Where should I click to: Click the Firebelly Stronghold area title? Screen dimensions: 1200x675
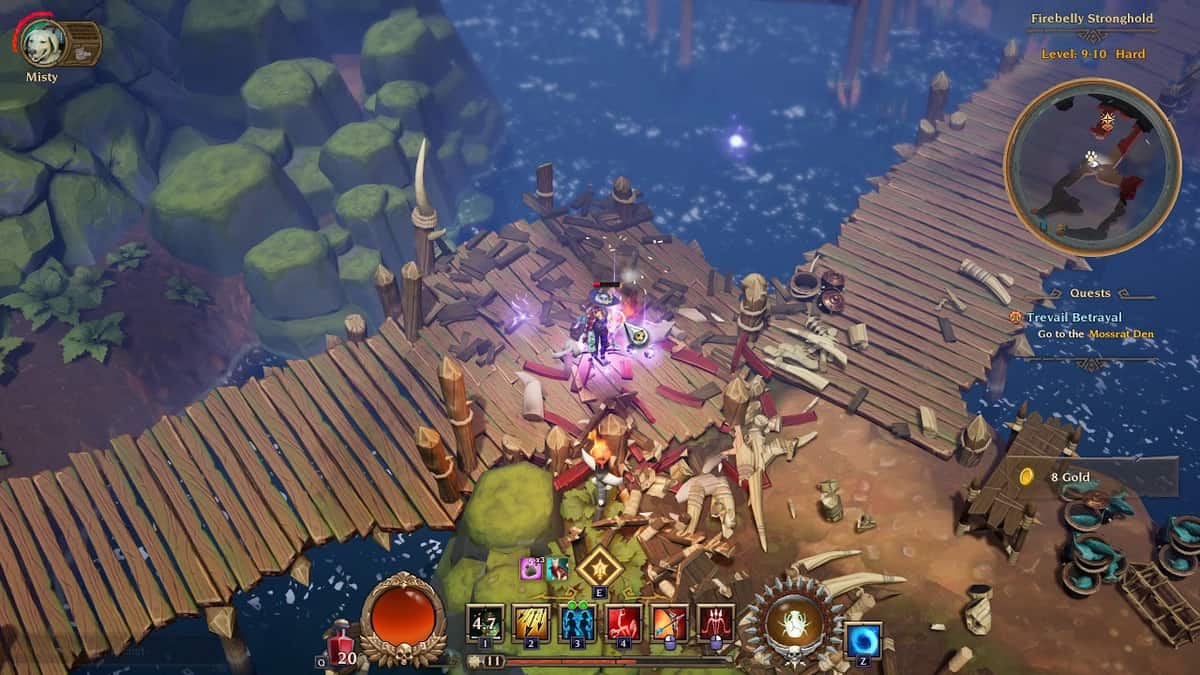pyautogui.click(x=1092, y=18)
